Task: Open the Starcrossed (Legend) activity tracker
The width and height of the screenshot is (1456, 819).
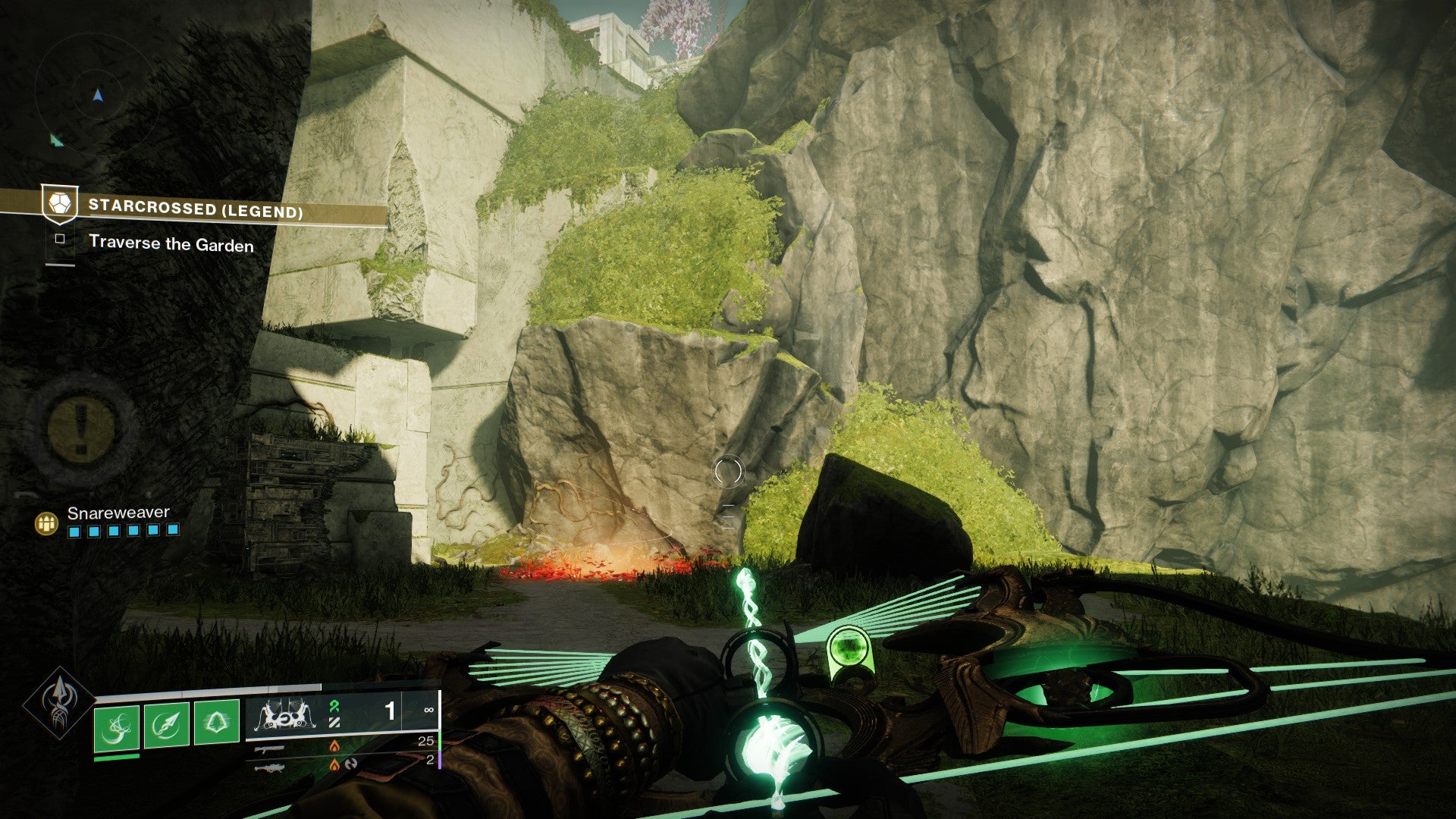Action: pos(196,209)
